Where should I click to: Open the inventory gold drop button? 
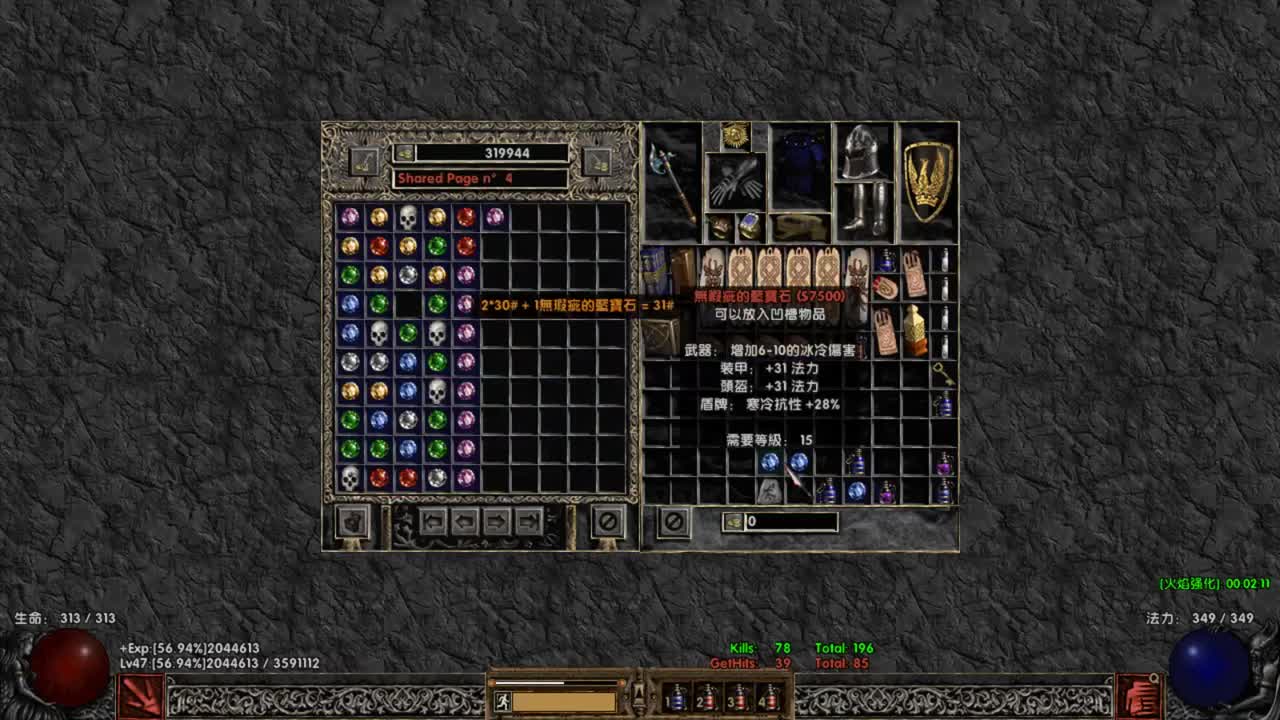(734, 522)
